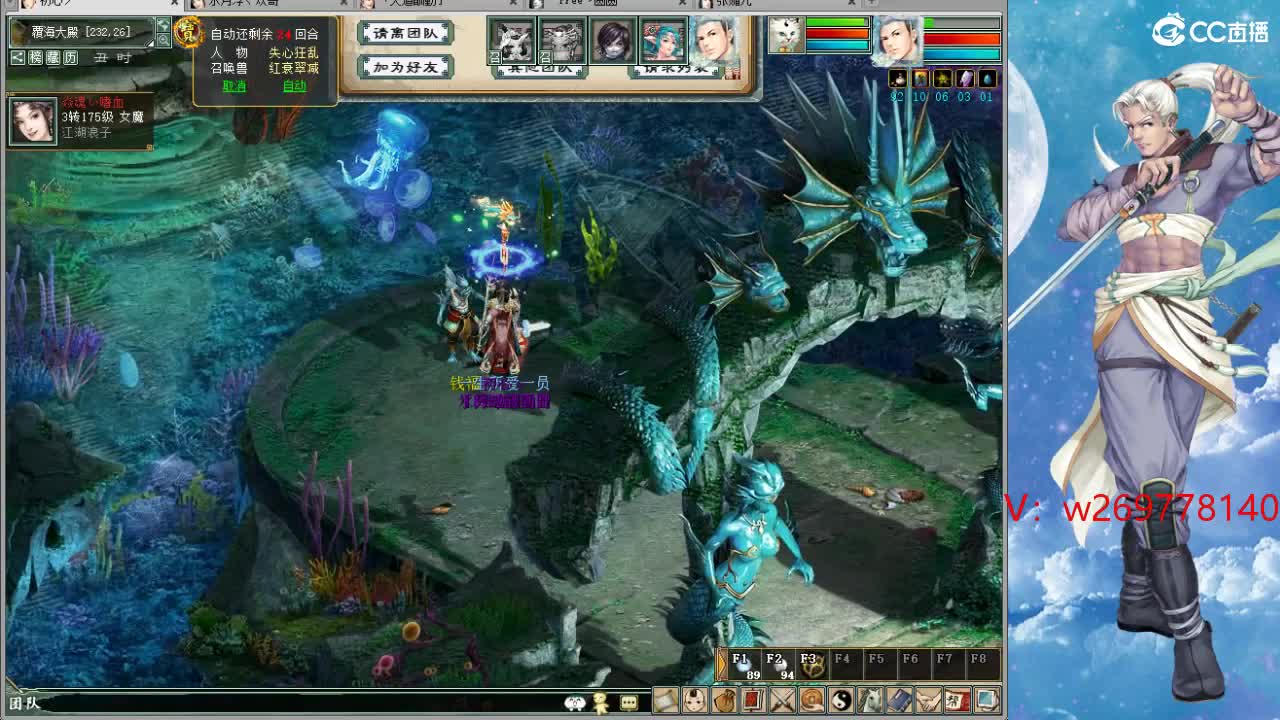Toggle 自动 mode in the auto-combat panel
1280x720 pixels.
point(294,86)
